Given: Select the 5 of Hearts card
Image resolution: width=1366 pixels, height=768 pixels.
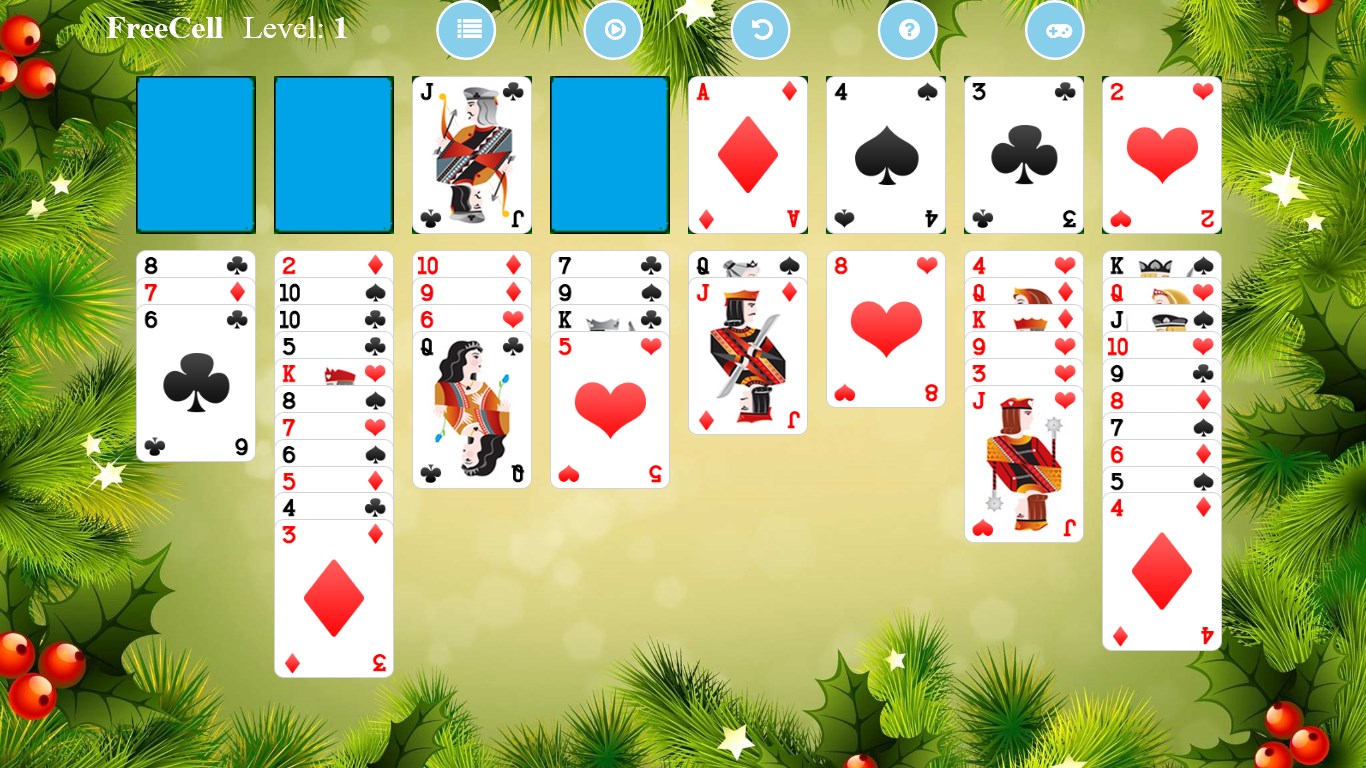Looking at the screenshot, I should tap(609, 410).
